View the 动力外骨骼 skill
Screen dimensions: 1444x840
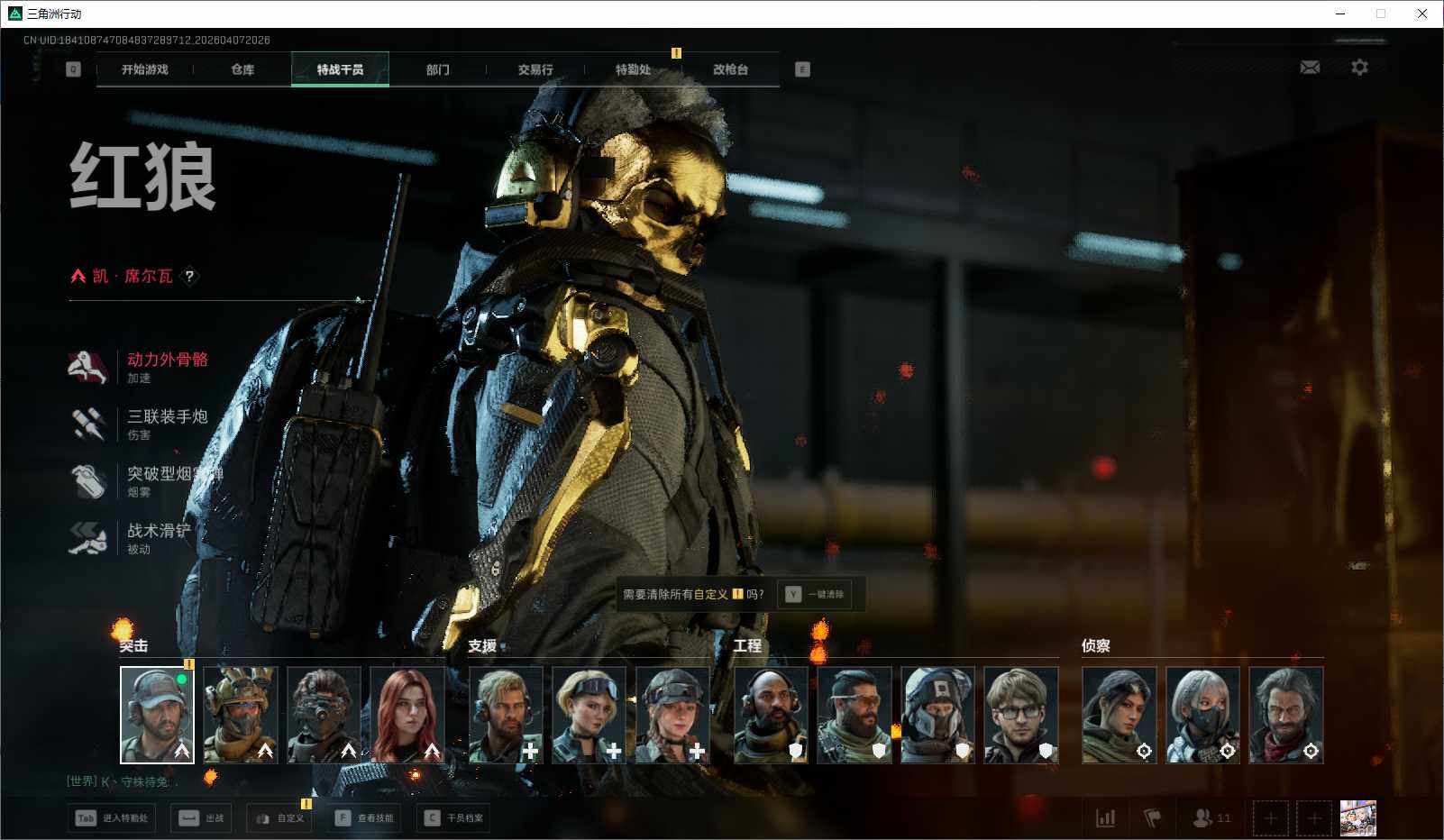coord(167,361)
